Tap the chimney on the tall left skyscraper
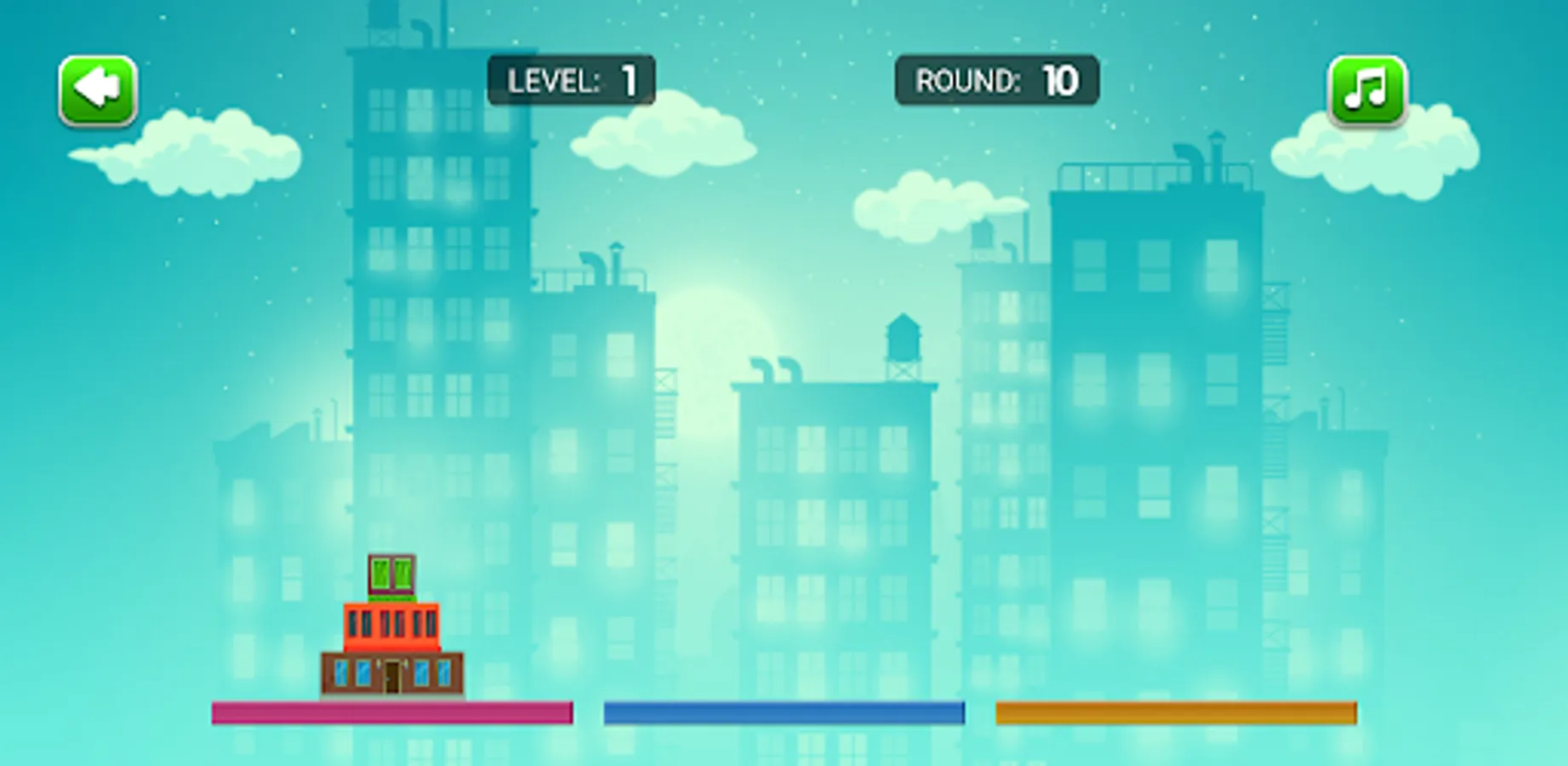 pyautogui.click(x=423, y=30)
